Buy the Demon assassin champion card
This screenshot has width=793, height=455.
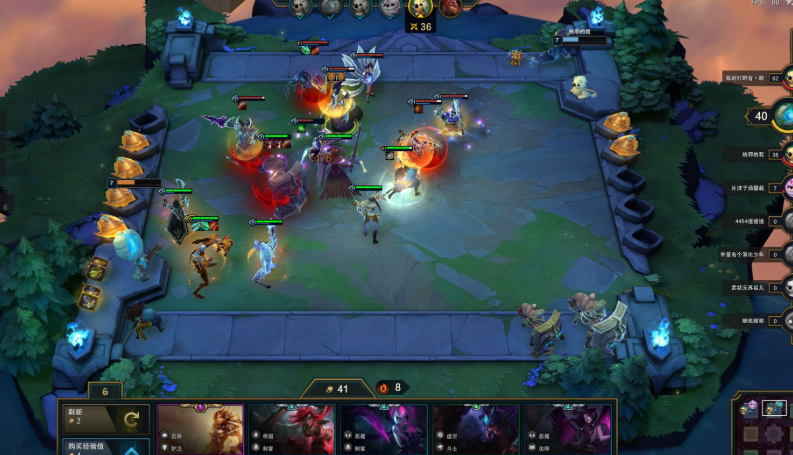tap(384, 428)
